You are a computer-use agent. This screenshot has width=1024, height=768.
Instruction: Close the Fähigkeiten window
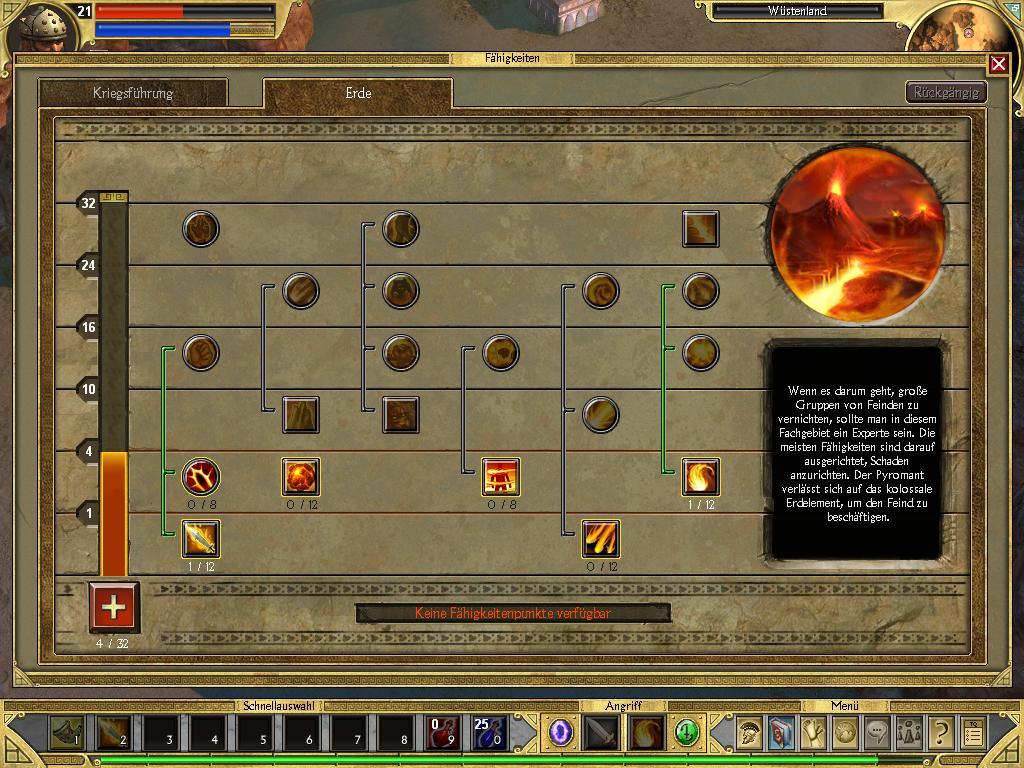click(998, 64)
